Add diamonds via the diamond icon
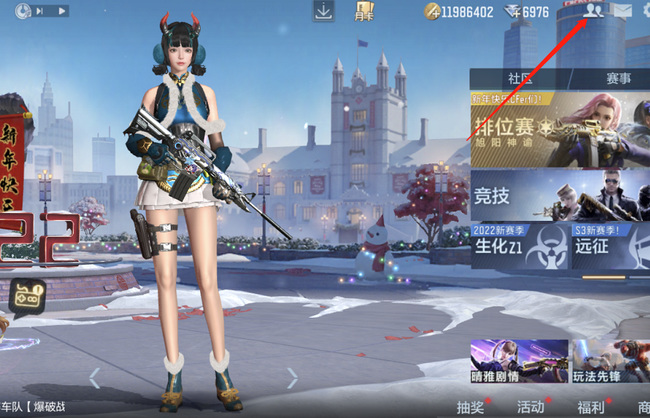 coord(512,12)
